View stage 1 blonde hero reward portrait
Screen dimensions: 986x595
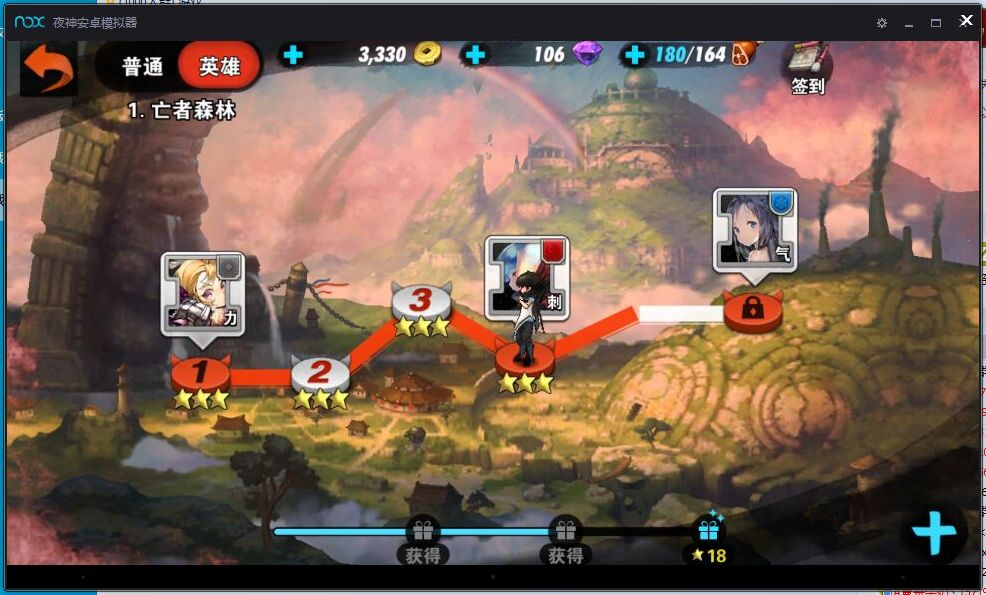pyautogui.click(x=202, y=292)
